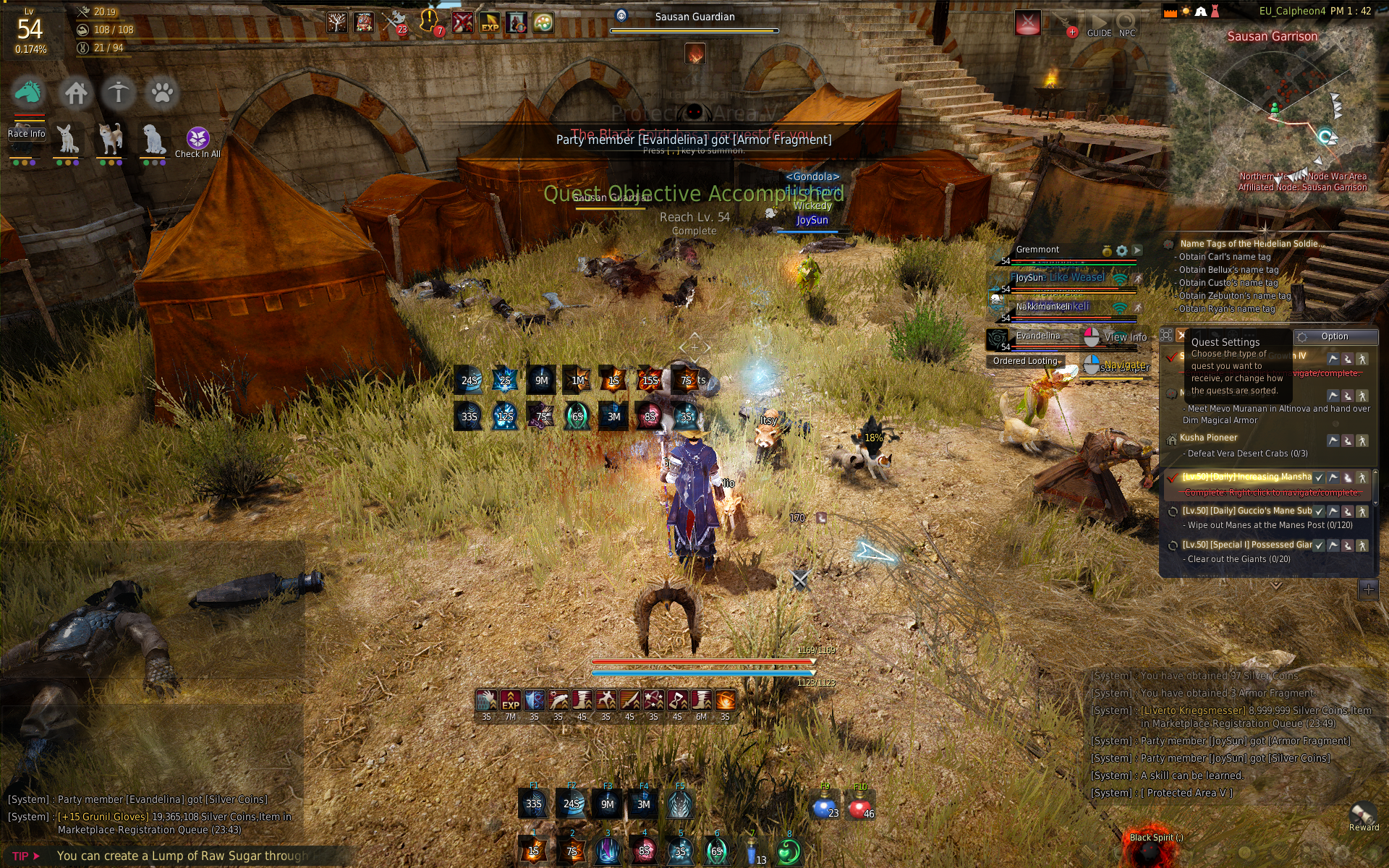Open the horse mount icon

[x=27, y=93]
